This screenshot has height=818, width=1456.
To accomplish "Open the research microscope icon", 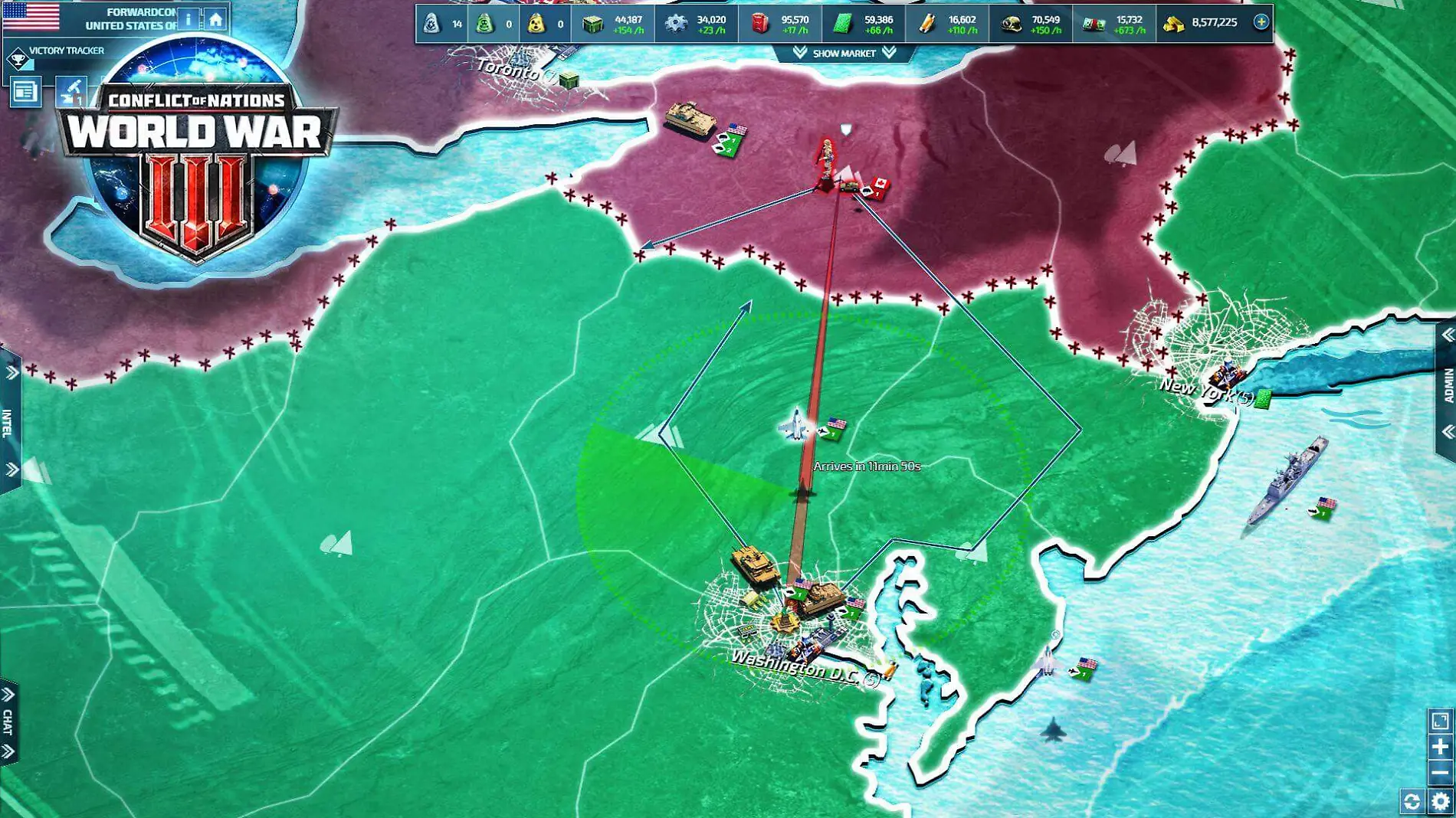I will pos(71,92).
